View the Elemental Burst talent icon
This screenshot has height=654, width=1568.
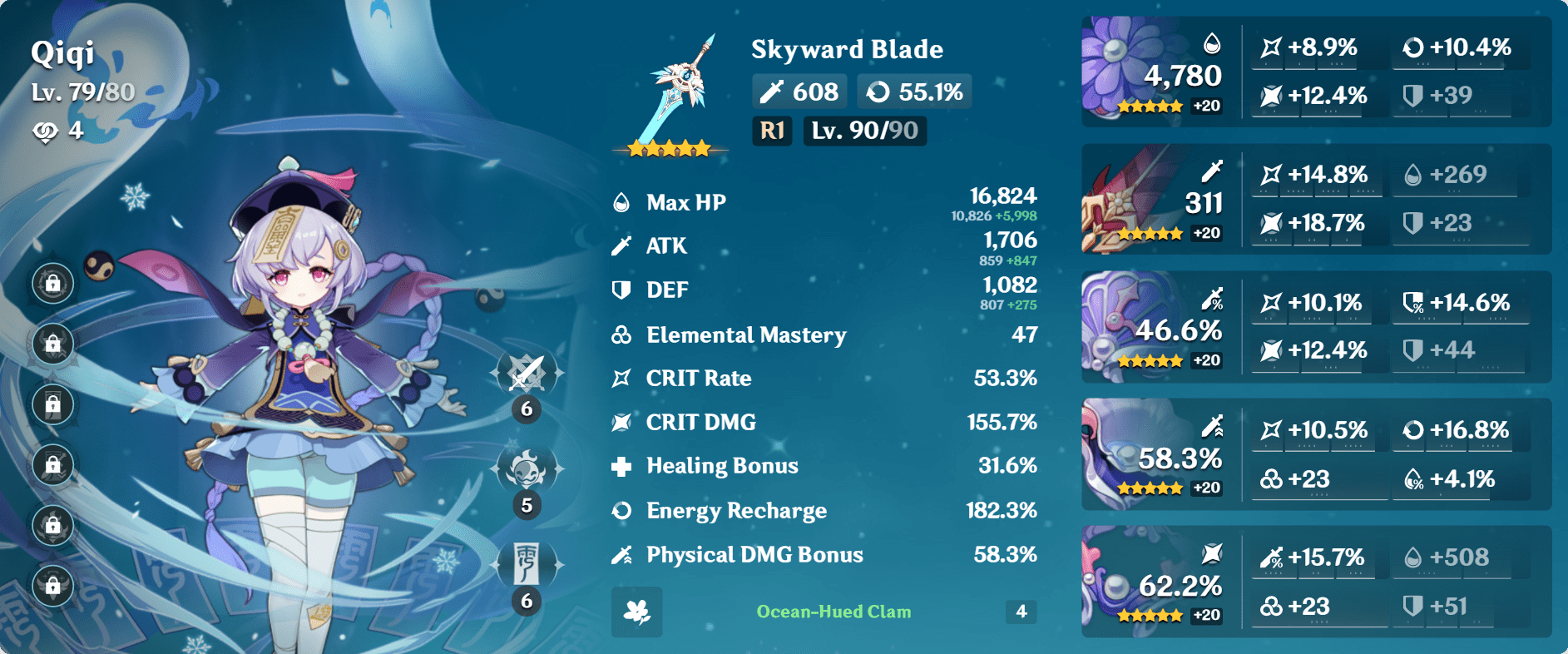(x=526, y=563)
